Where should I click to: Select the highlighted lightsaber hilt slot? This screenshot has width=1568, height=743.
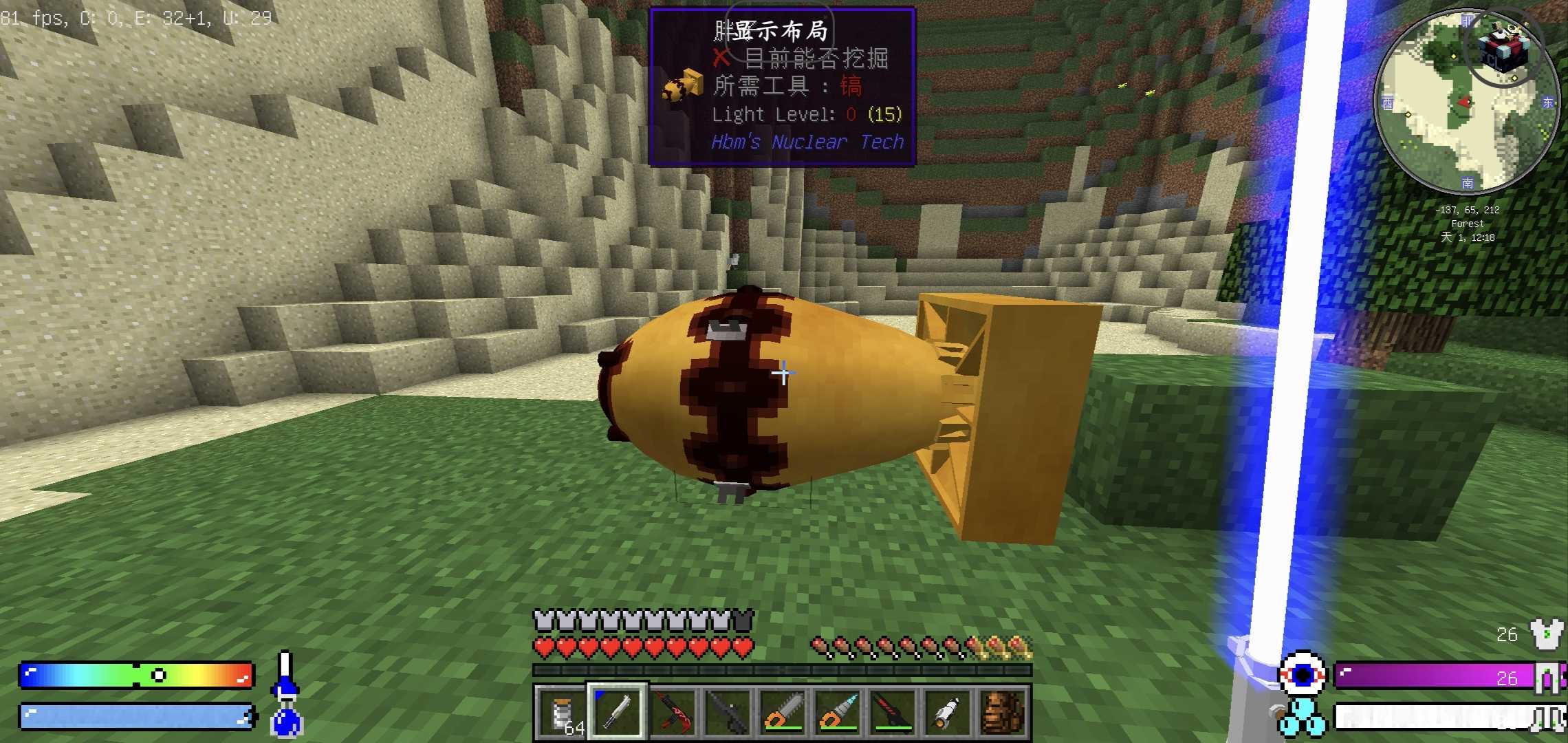click(616, 712)
